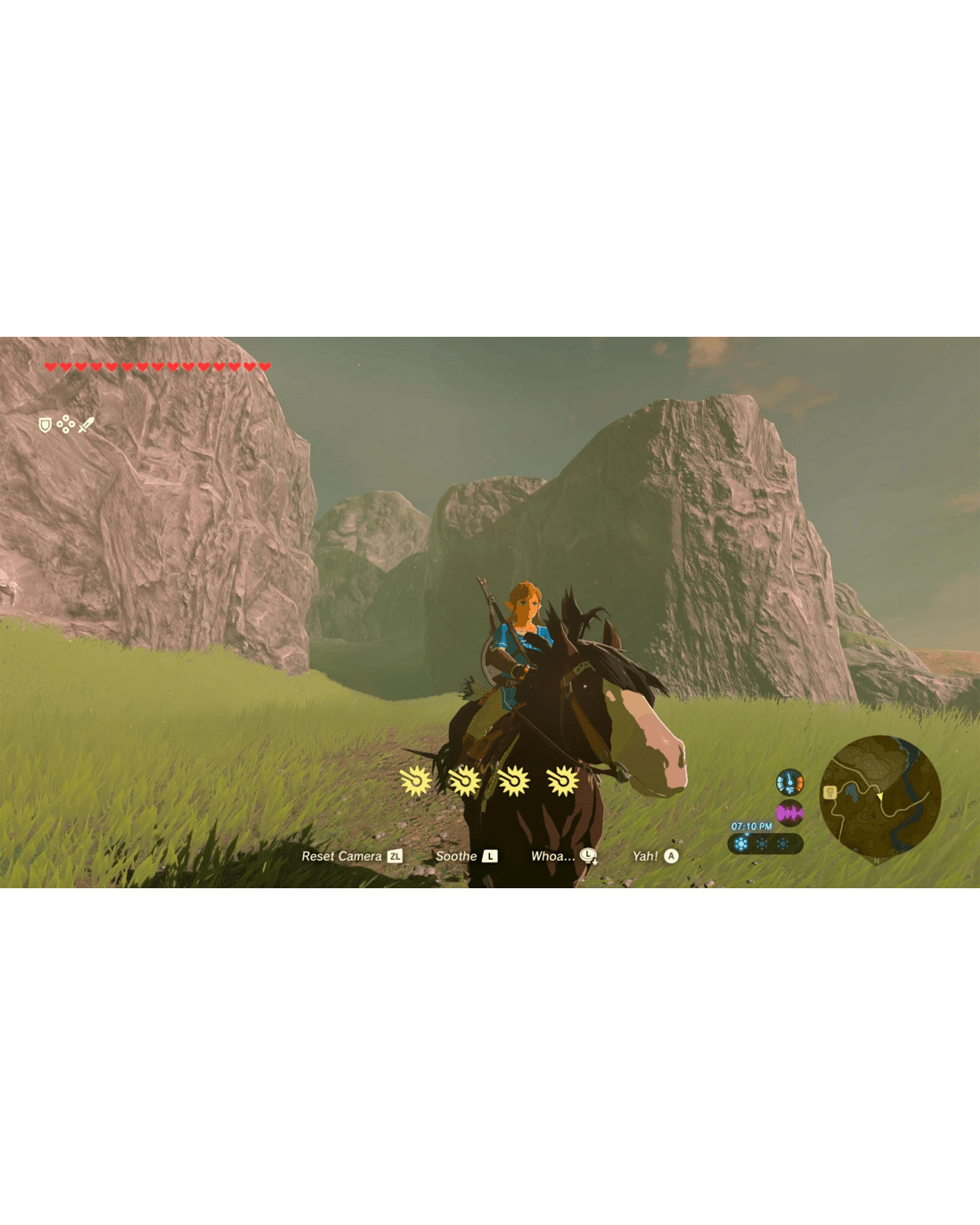The image size is (980, 1225).
Task: Click the stable marker on the minimap
Action: tap(829, 792)
